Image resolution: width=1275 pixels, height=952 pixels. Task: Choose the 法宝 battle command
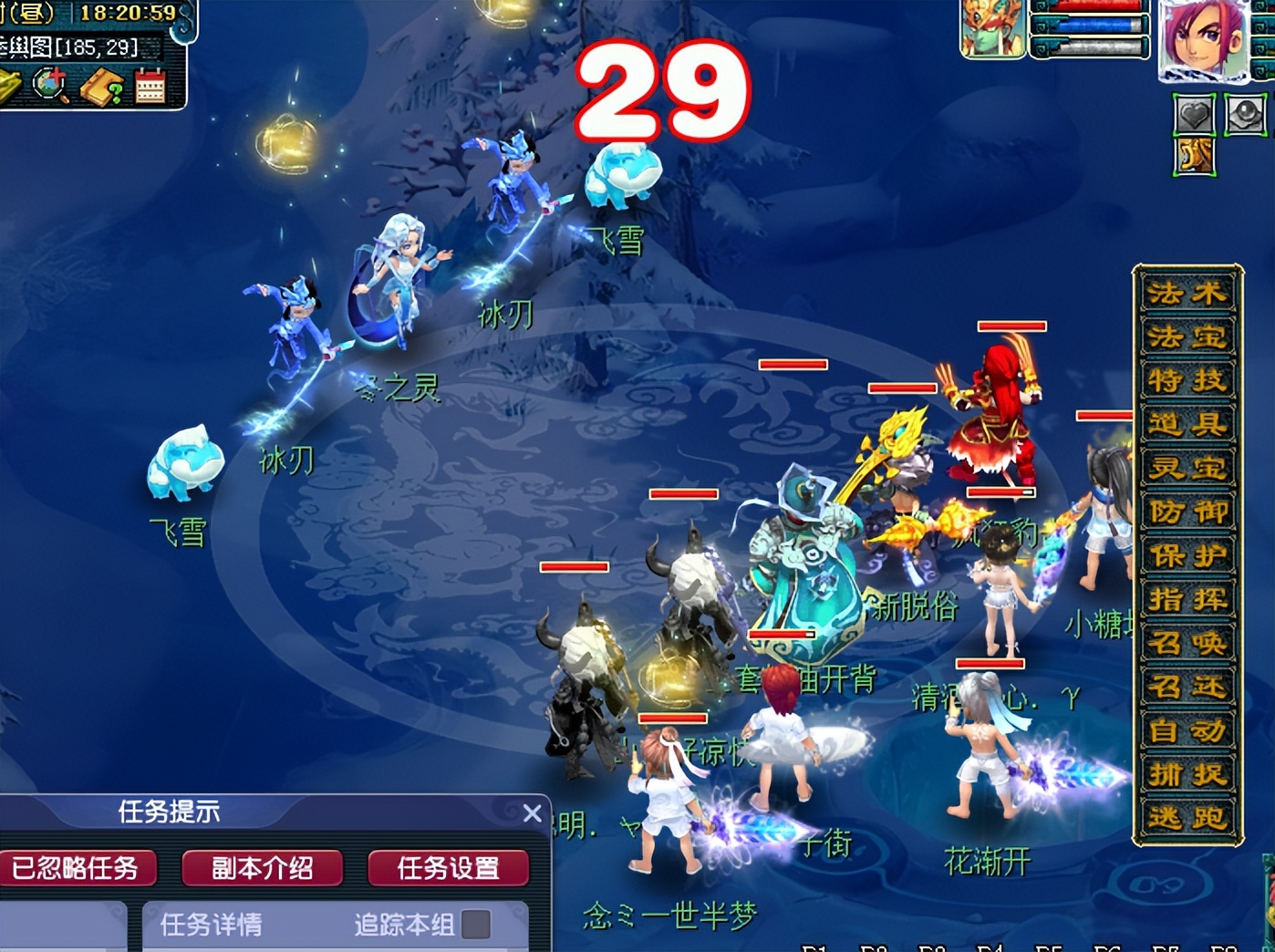(x=1187, y=337)
